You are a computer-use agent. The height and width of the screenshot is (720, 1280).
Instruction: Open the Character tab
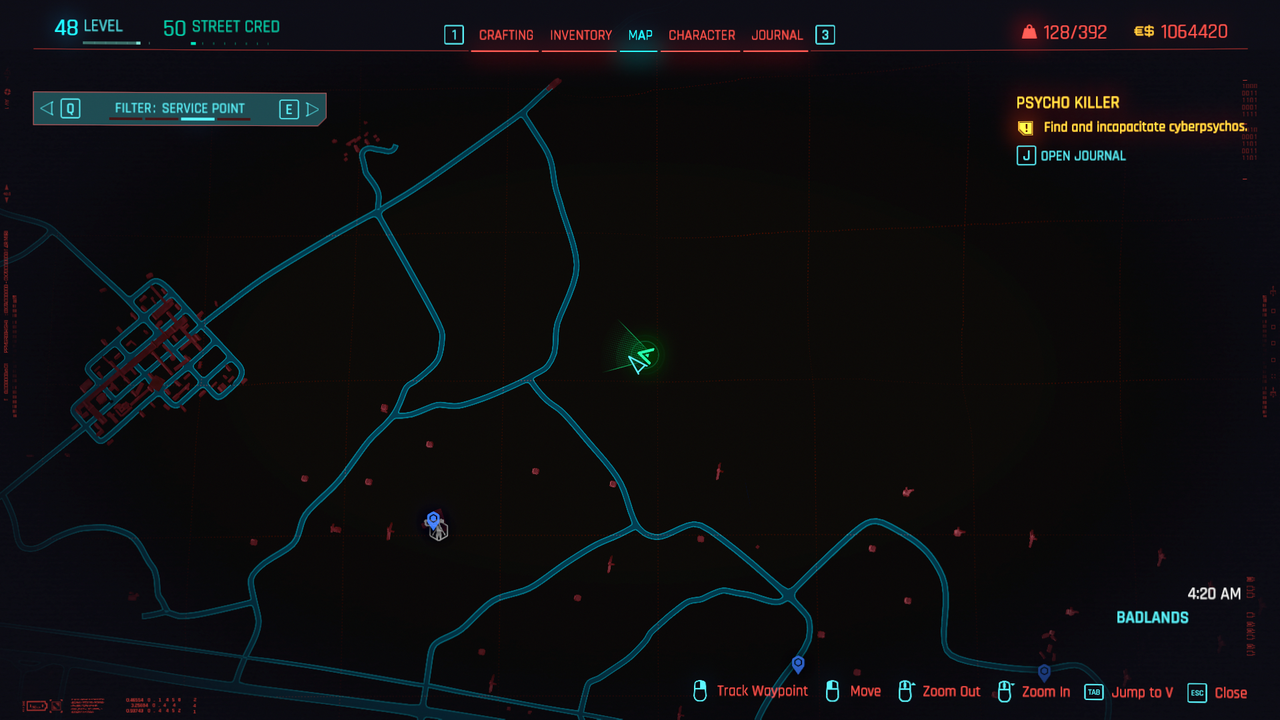tap(702, 35)
